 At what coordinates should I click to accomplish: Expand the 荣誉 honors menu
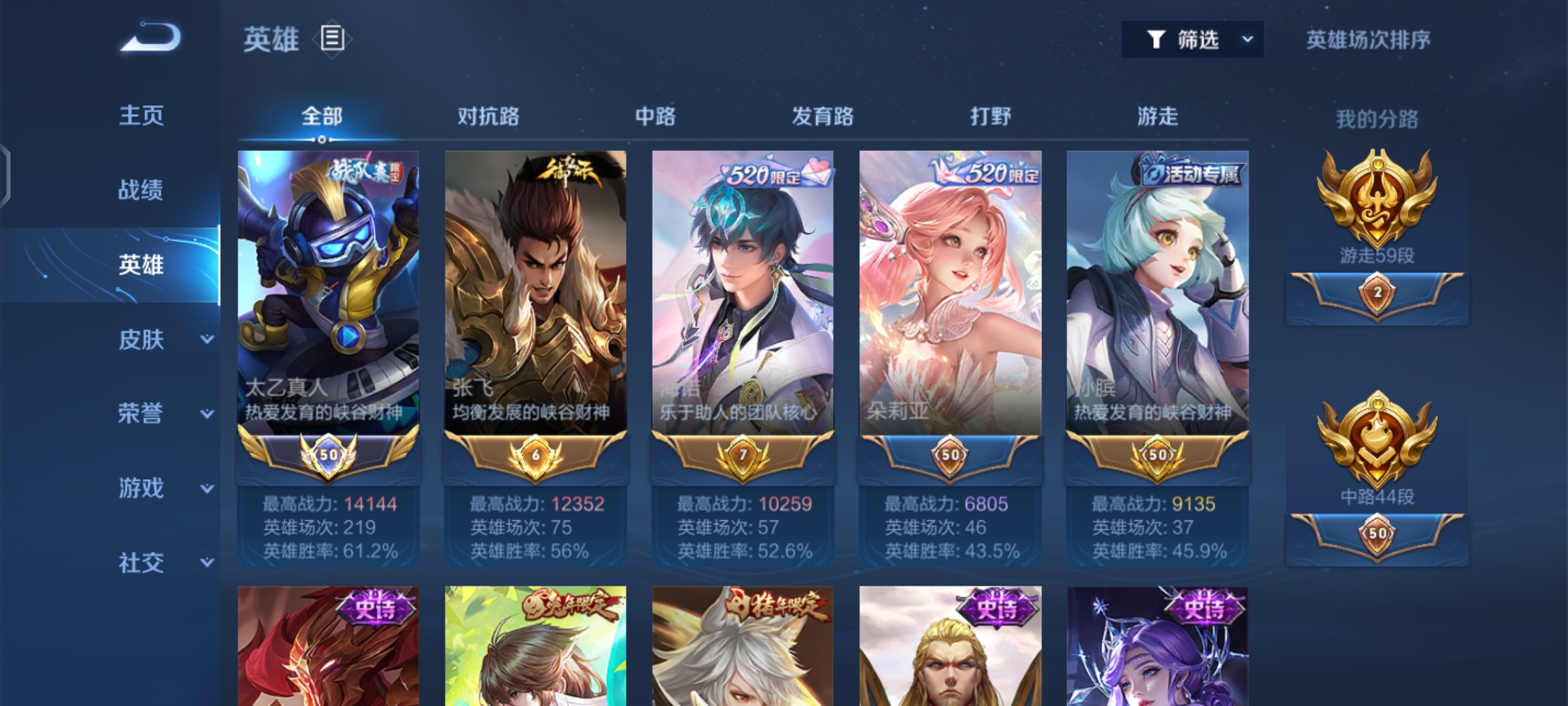tap(163, 414)
